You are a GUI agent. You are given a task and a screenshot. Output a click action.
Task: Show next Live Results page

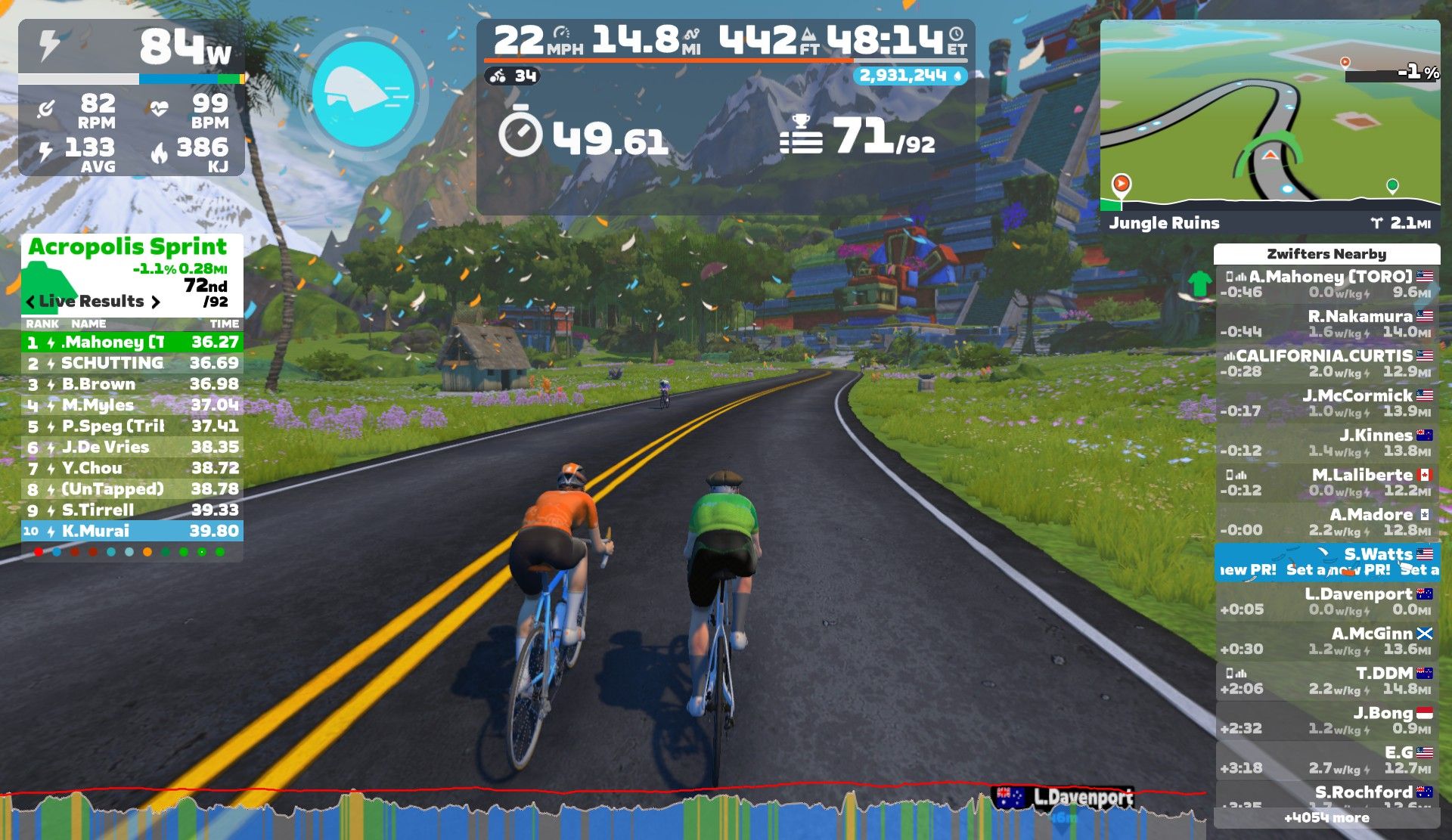(x=156, y=302)
